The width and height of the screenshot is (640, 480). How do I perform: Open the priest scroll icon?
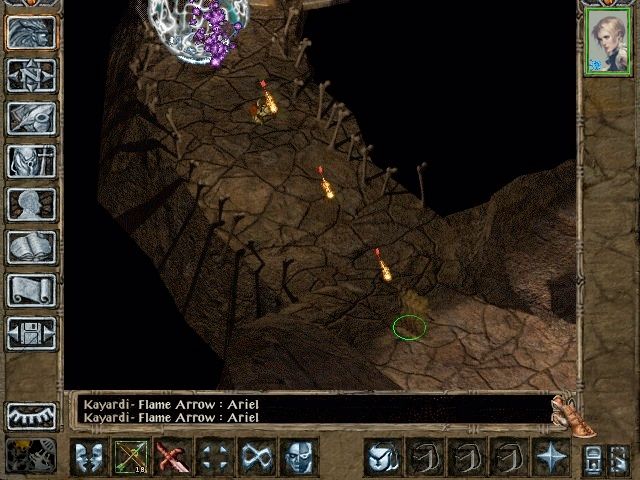(31, 290)
